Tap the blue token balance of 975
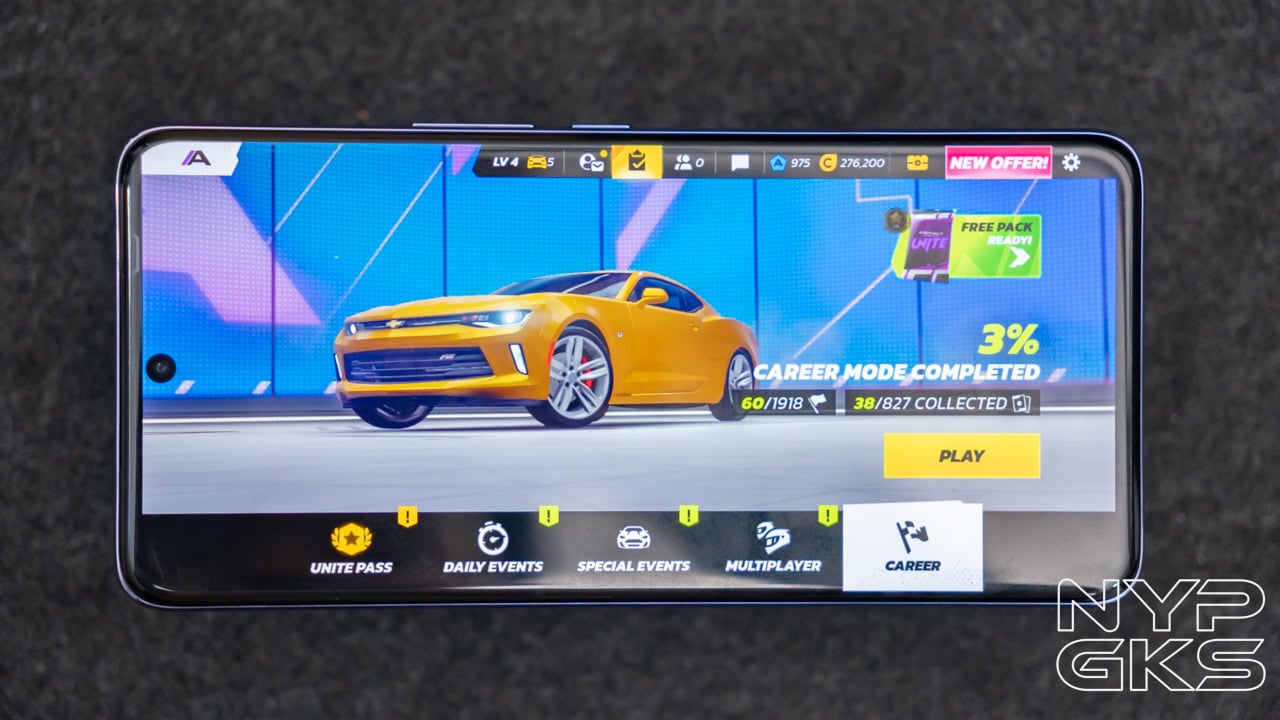Screen dimensions: 1280x720 [x=789, y=162]
